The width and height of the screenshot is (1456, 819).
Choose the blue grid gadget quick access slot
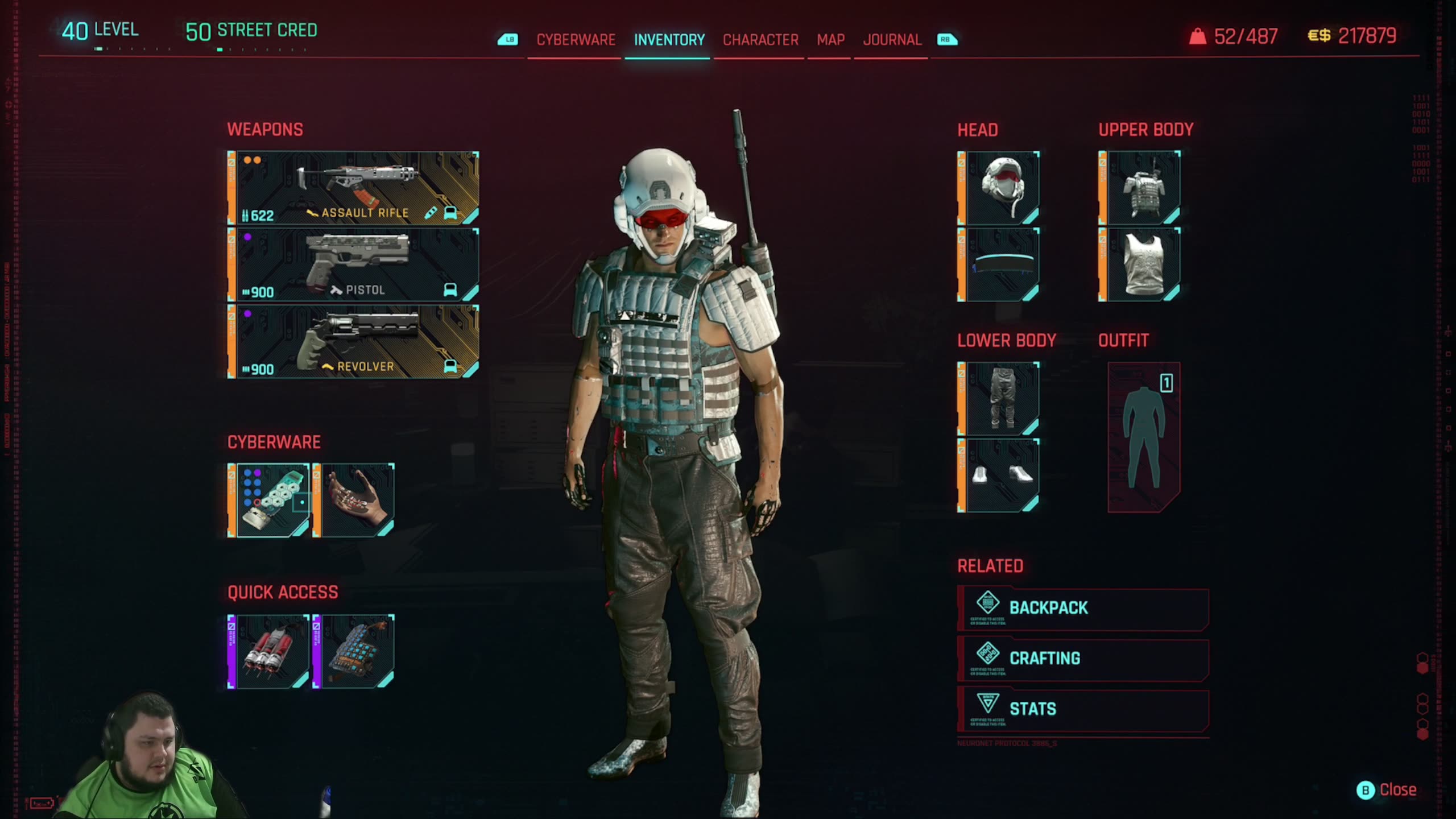[354, 652]
